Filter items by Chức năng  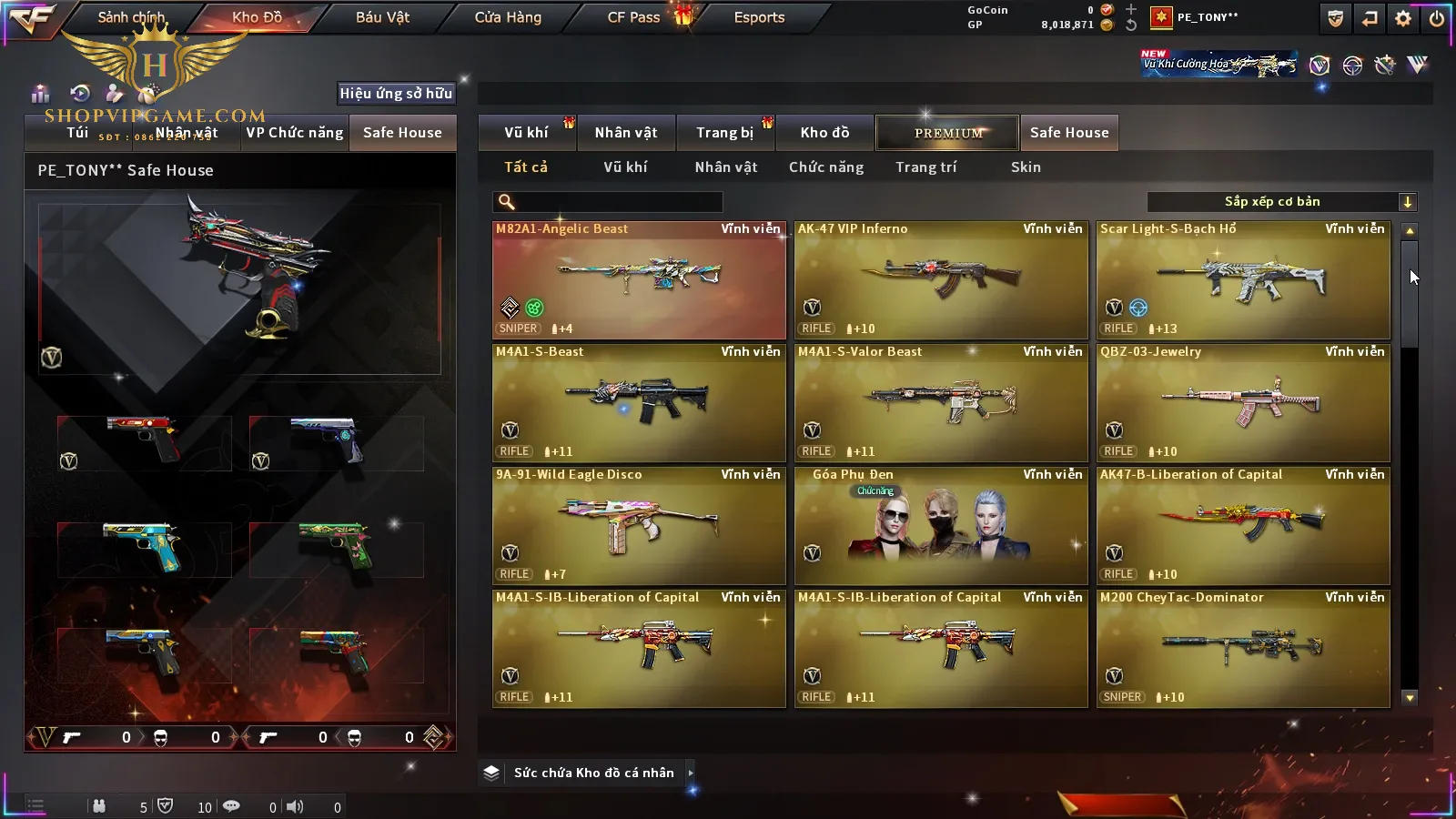pyautogui.click(x=826, y=167)
